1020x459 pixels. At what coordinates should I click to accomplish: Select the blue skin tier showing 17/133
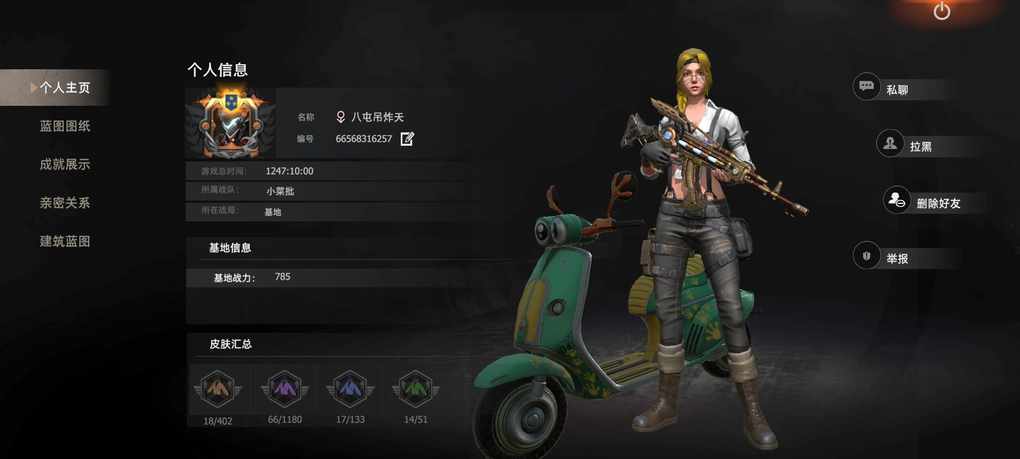350,389
